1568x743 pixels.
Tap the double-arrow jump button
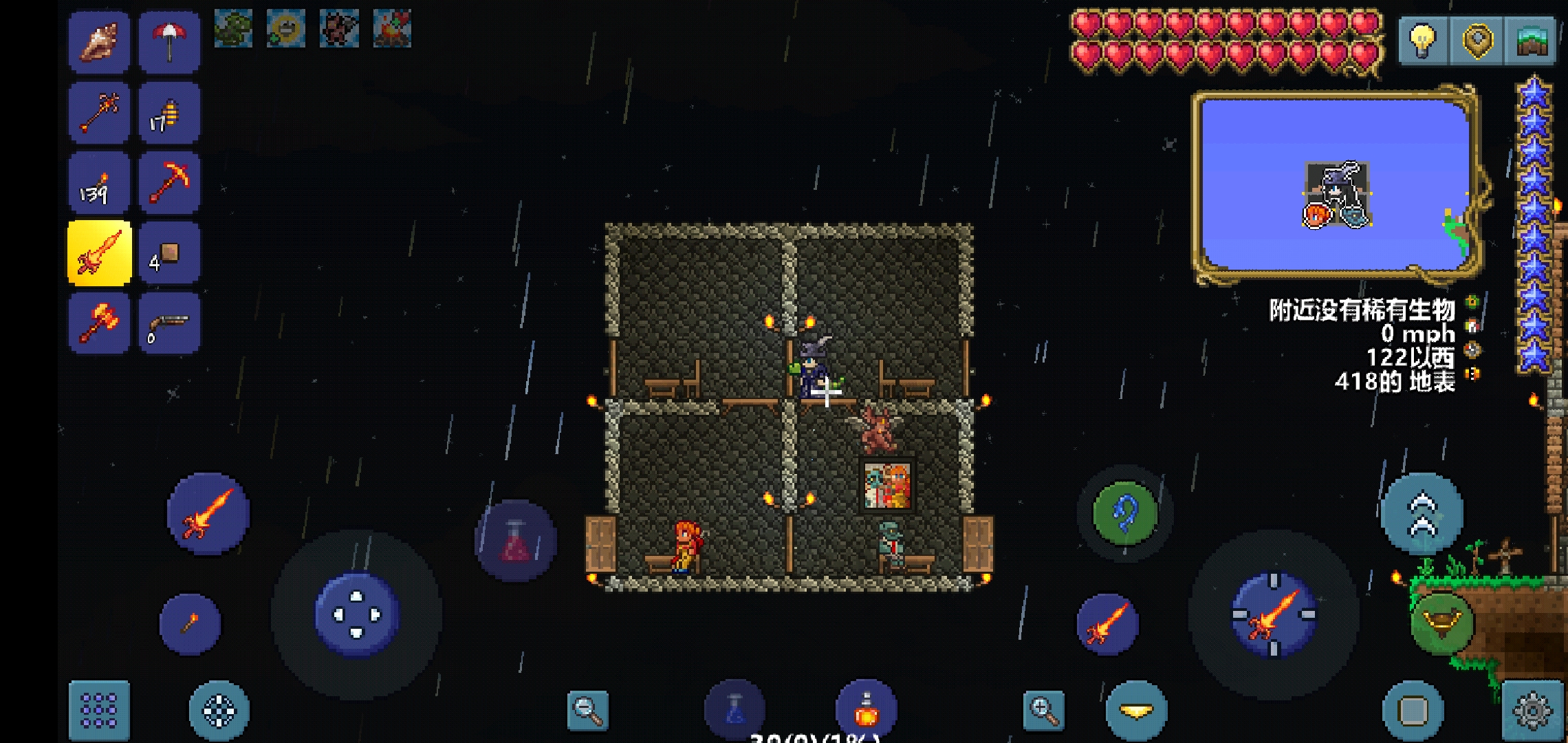tap(1422, 514)
